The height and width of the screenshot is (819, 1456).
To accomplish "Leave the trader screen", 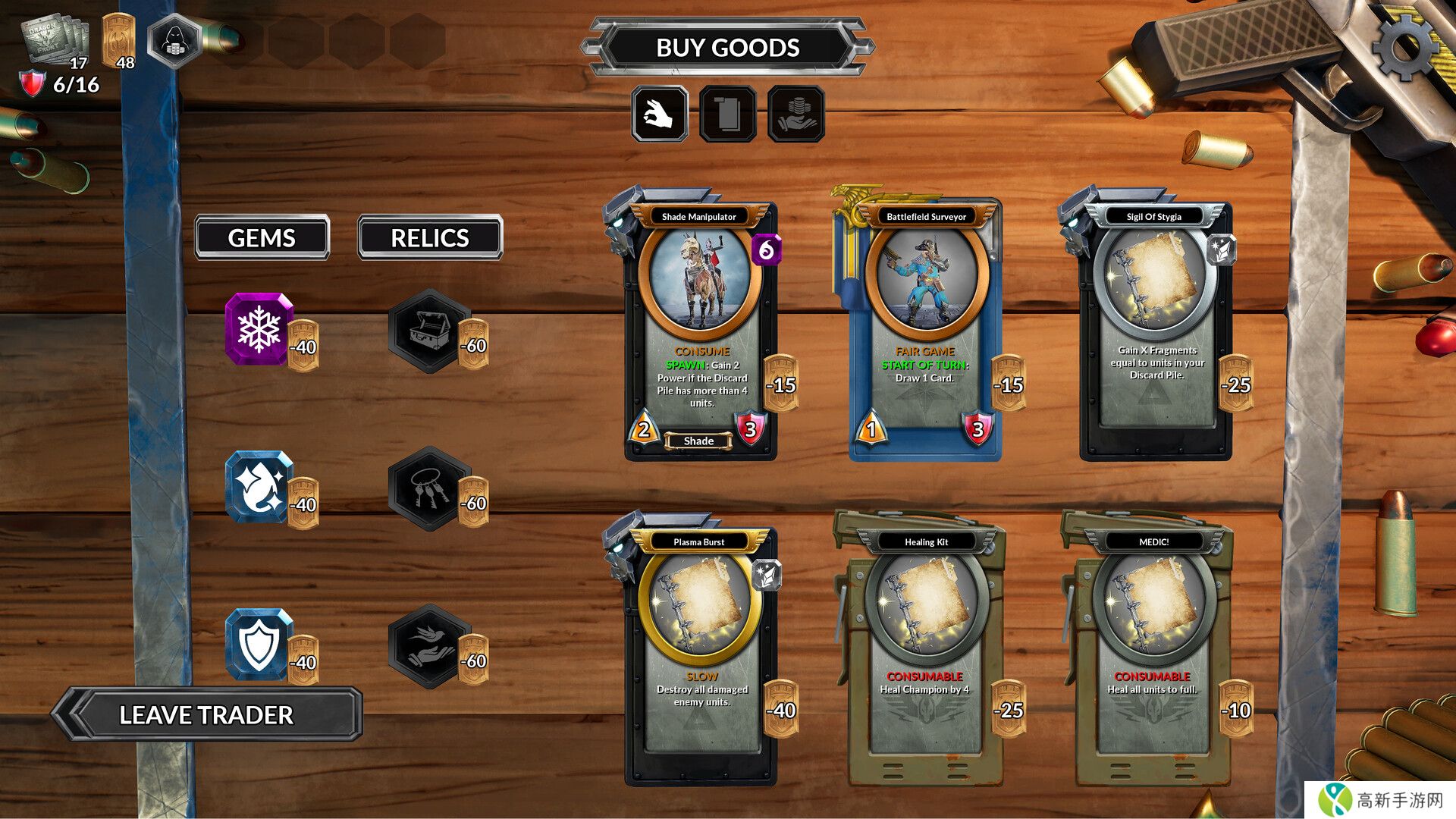I will pos(206,714).
